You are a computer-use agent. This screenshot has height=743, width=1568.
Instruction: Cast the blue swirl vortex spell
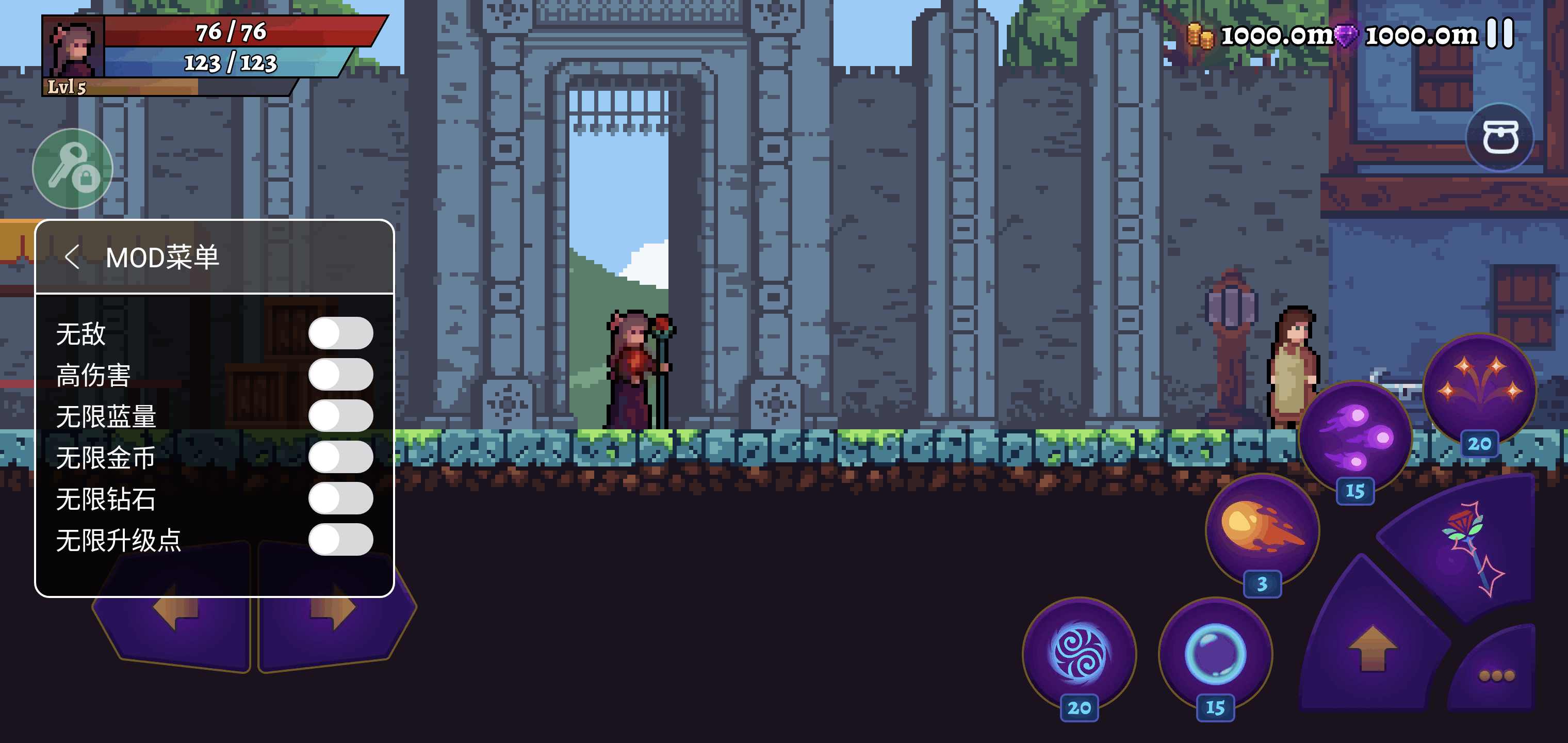click(1079, 653)
